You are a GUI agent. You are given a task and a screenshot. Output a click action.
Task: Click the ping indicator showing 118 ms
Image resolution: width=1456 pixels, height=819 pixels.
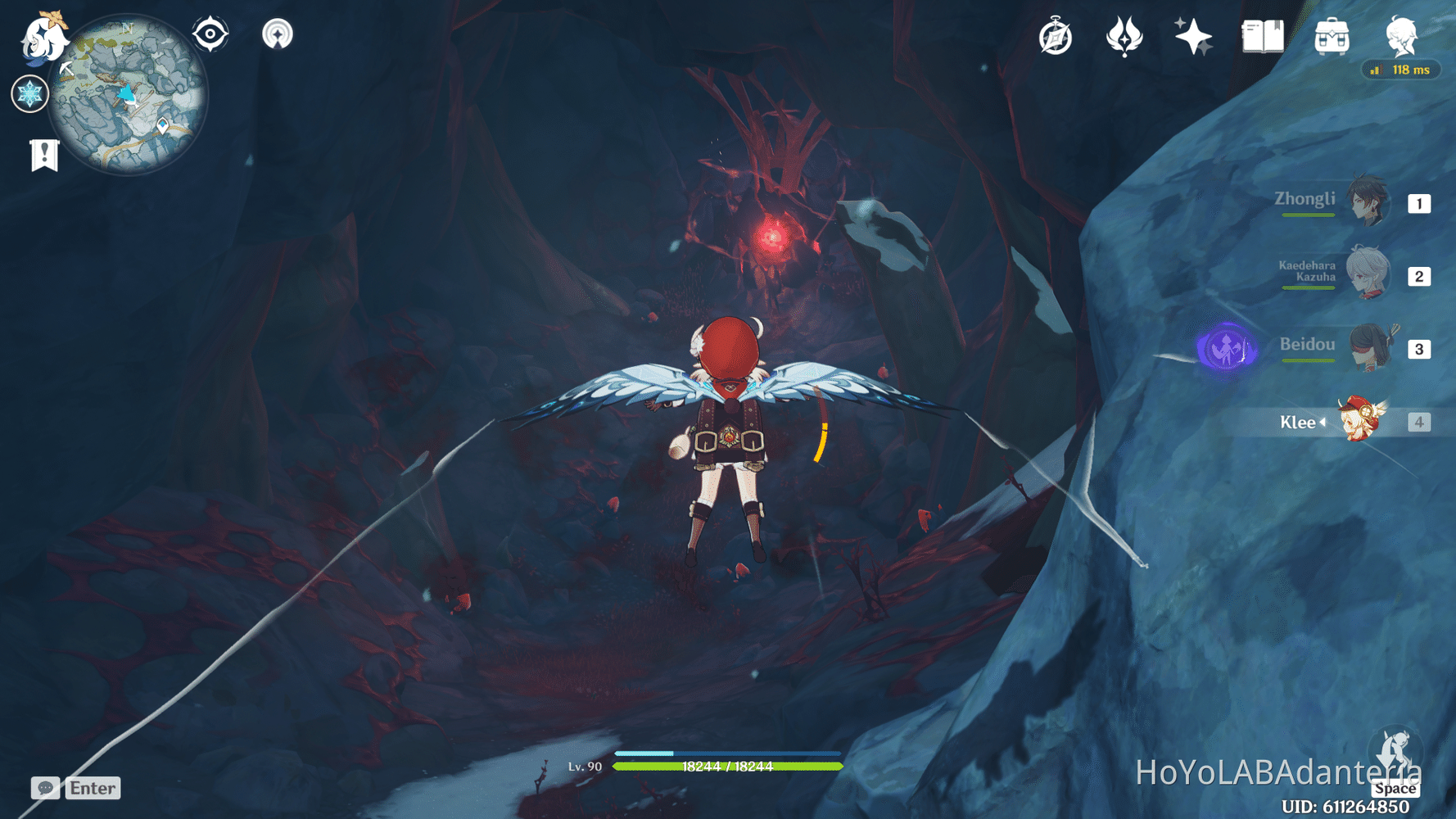pos(1401,70)
